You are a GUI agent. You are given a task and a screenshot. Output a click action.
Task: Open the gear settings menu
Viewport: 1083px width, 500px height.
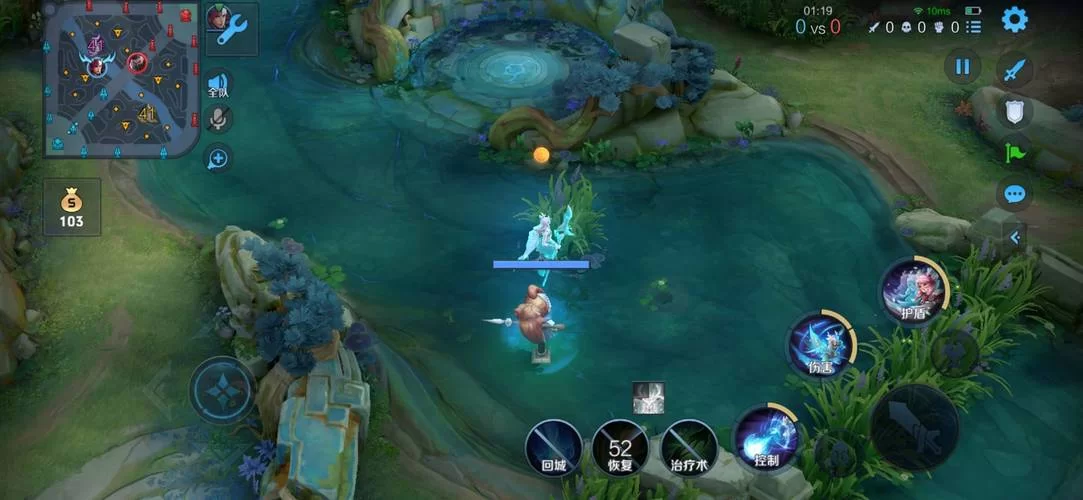[1015, 19]
